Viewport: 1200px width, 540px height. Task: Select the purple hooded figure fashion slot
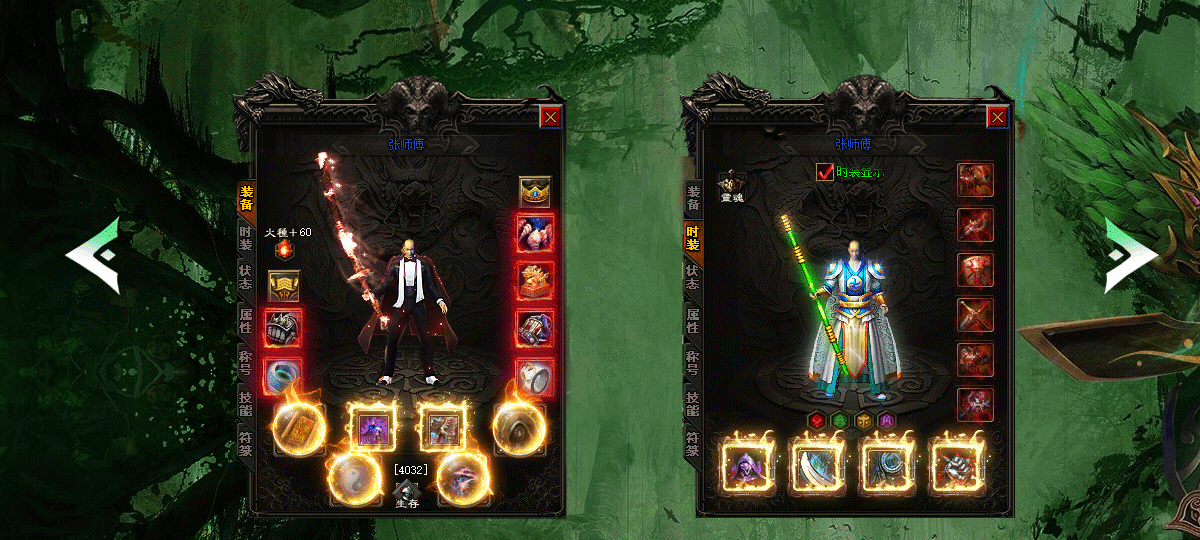(744, 467)
